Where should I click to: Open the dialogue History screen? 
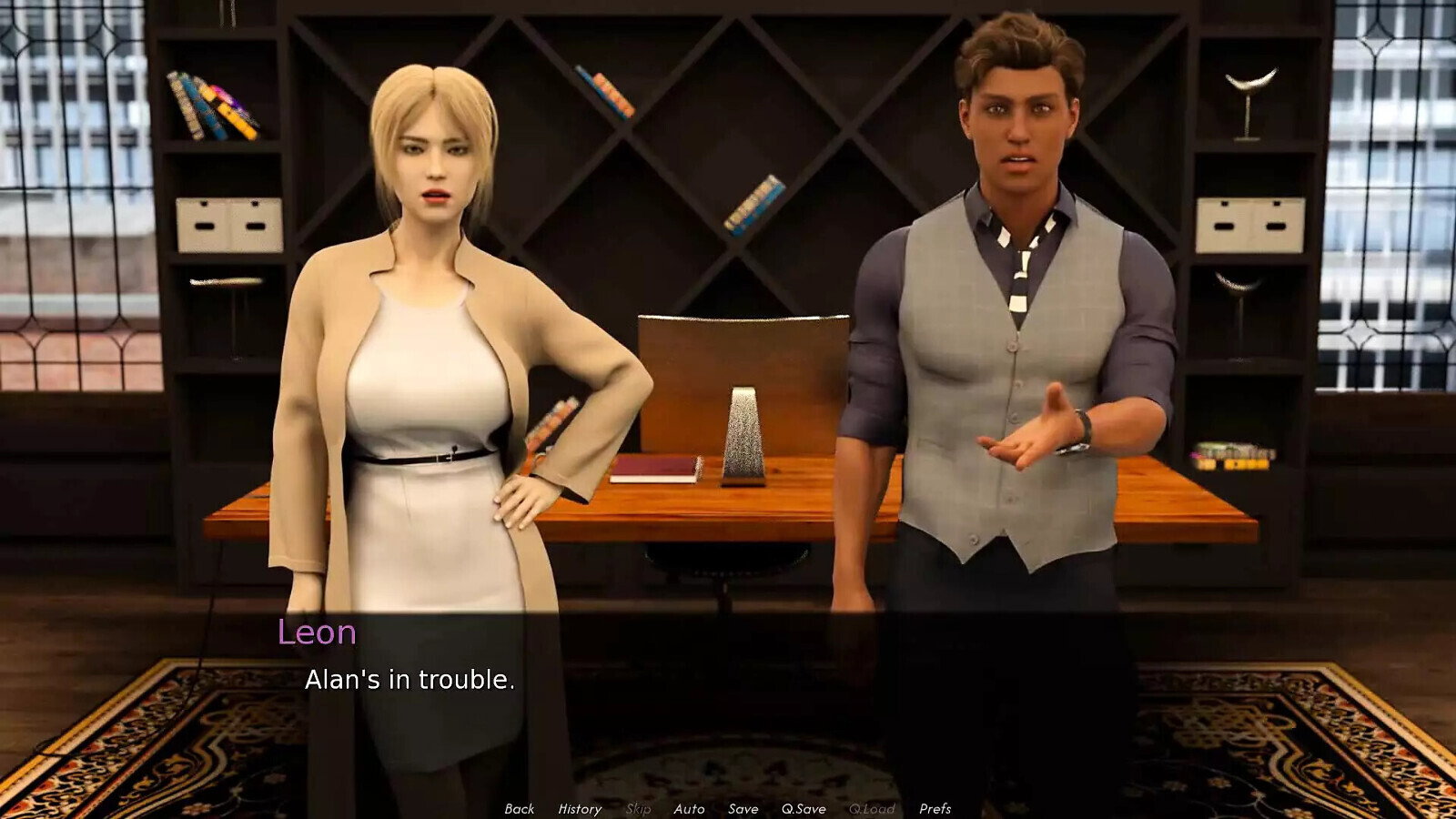click(580, 808)
